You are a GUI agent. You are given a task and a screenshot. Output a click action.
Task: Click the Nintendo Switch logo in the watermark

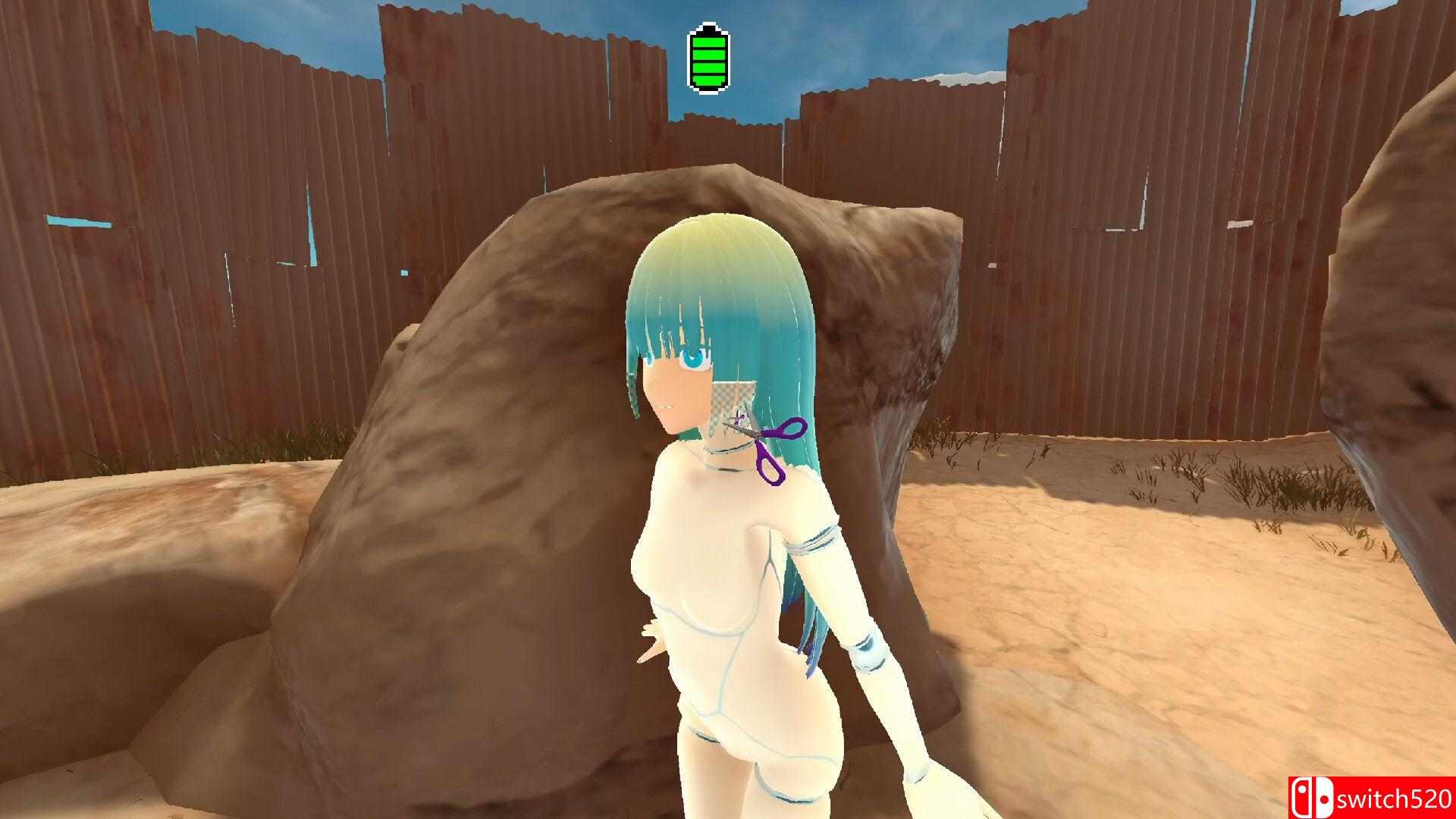pyautogui.click(x=1313, y=798)
